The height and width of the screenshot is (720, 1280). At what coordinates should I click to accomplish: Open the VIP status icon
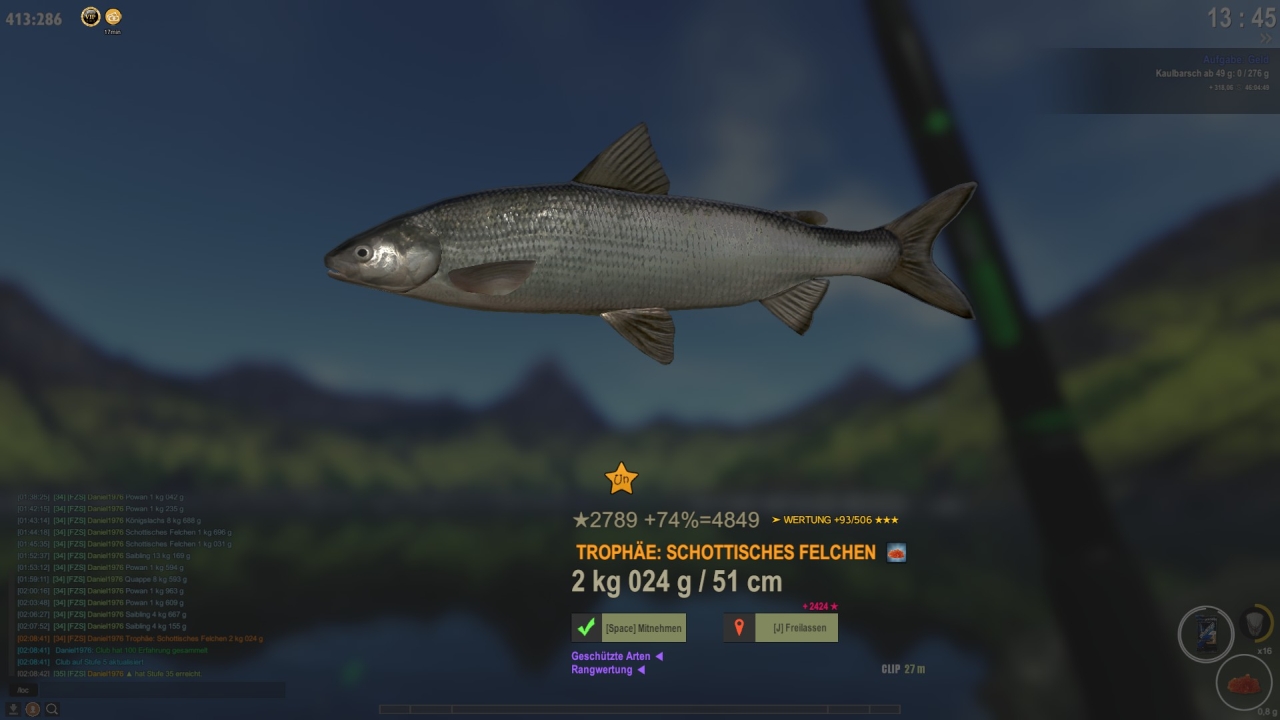coord(90,16)
